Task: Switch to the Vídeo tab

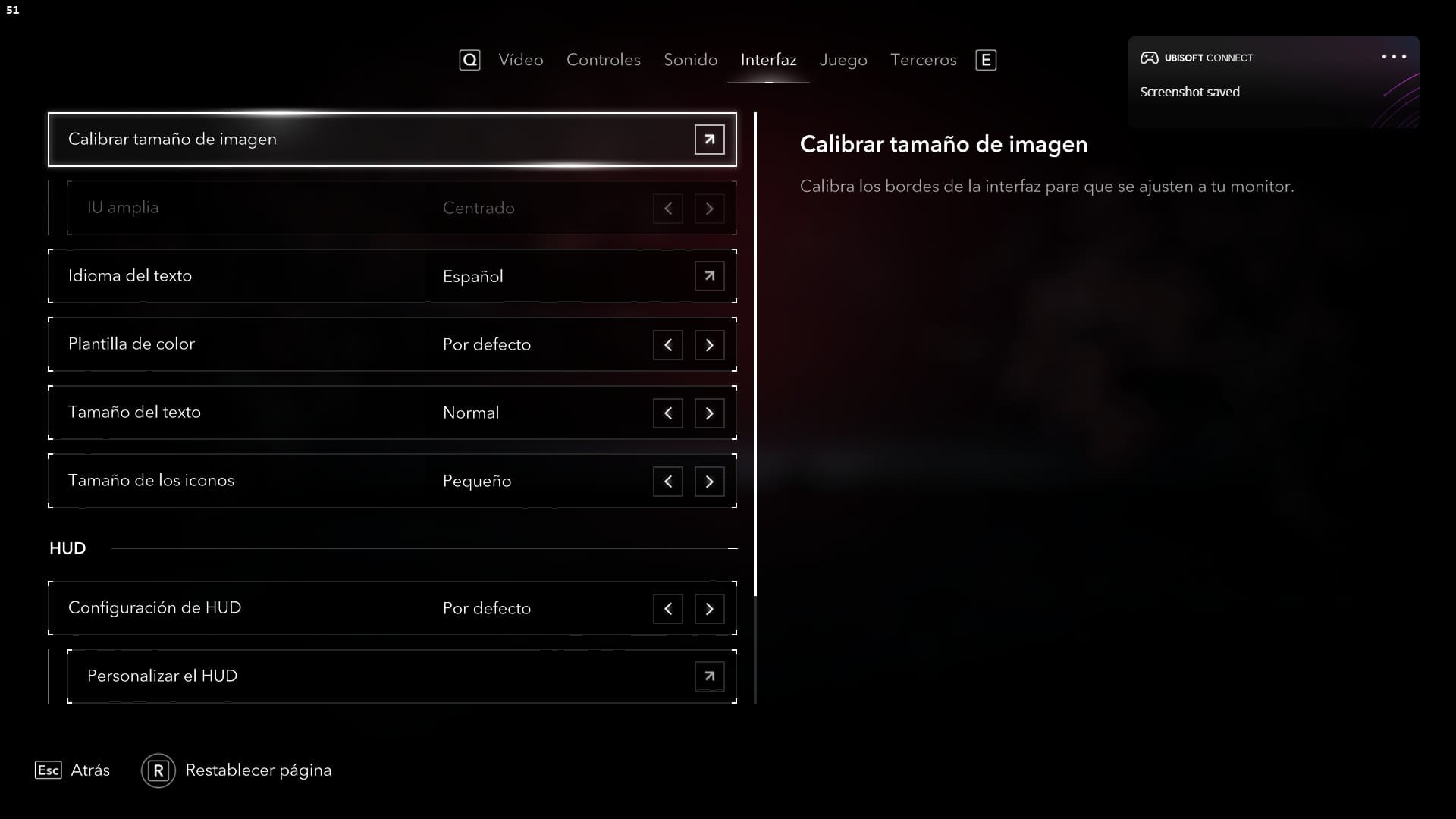Action: [x=520, y=60]
